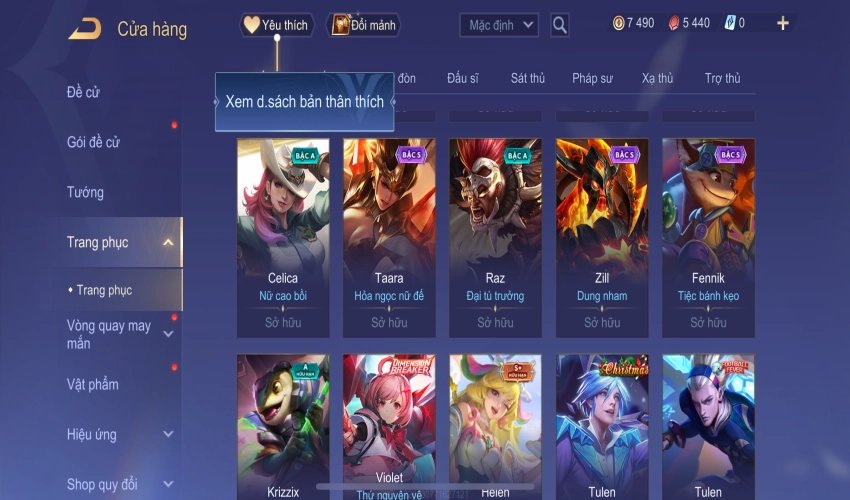Open Gói đề cử section
The image size is (850, 500).
tap(93, 143)
